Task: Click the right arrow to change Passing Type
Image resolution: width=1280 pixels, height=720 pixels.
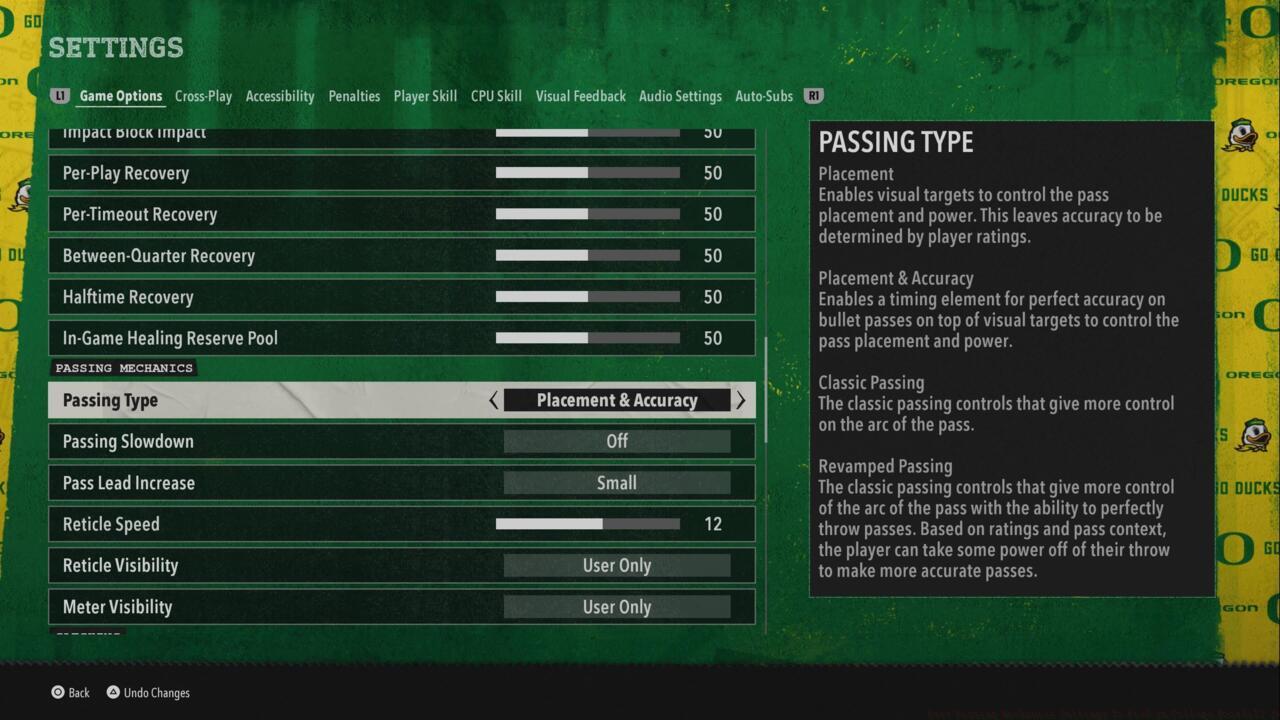Action: tap(740, 400)
